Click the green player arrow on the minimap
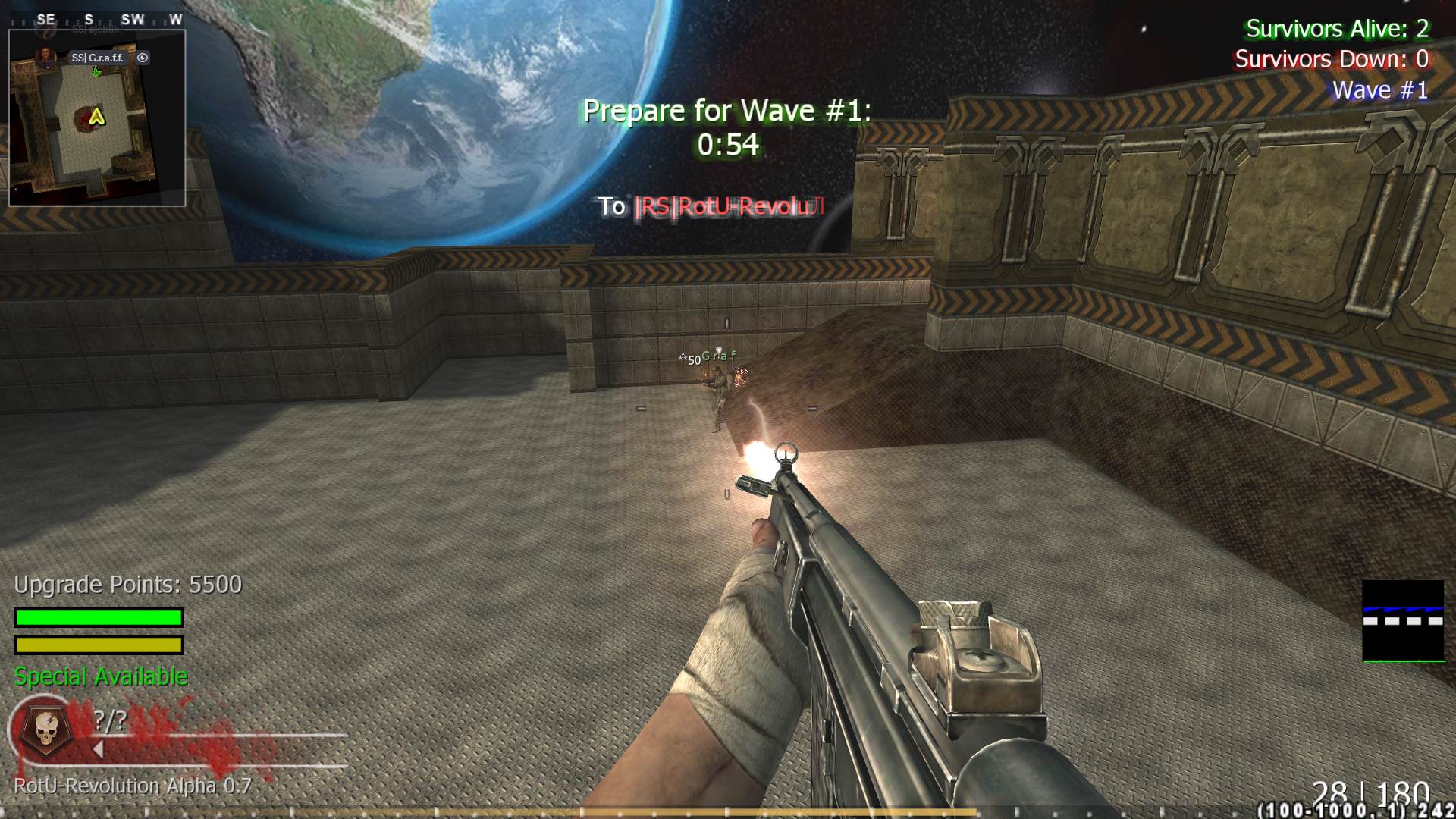Screen dimensions: 1456x819 click(96, 73)
